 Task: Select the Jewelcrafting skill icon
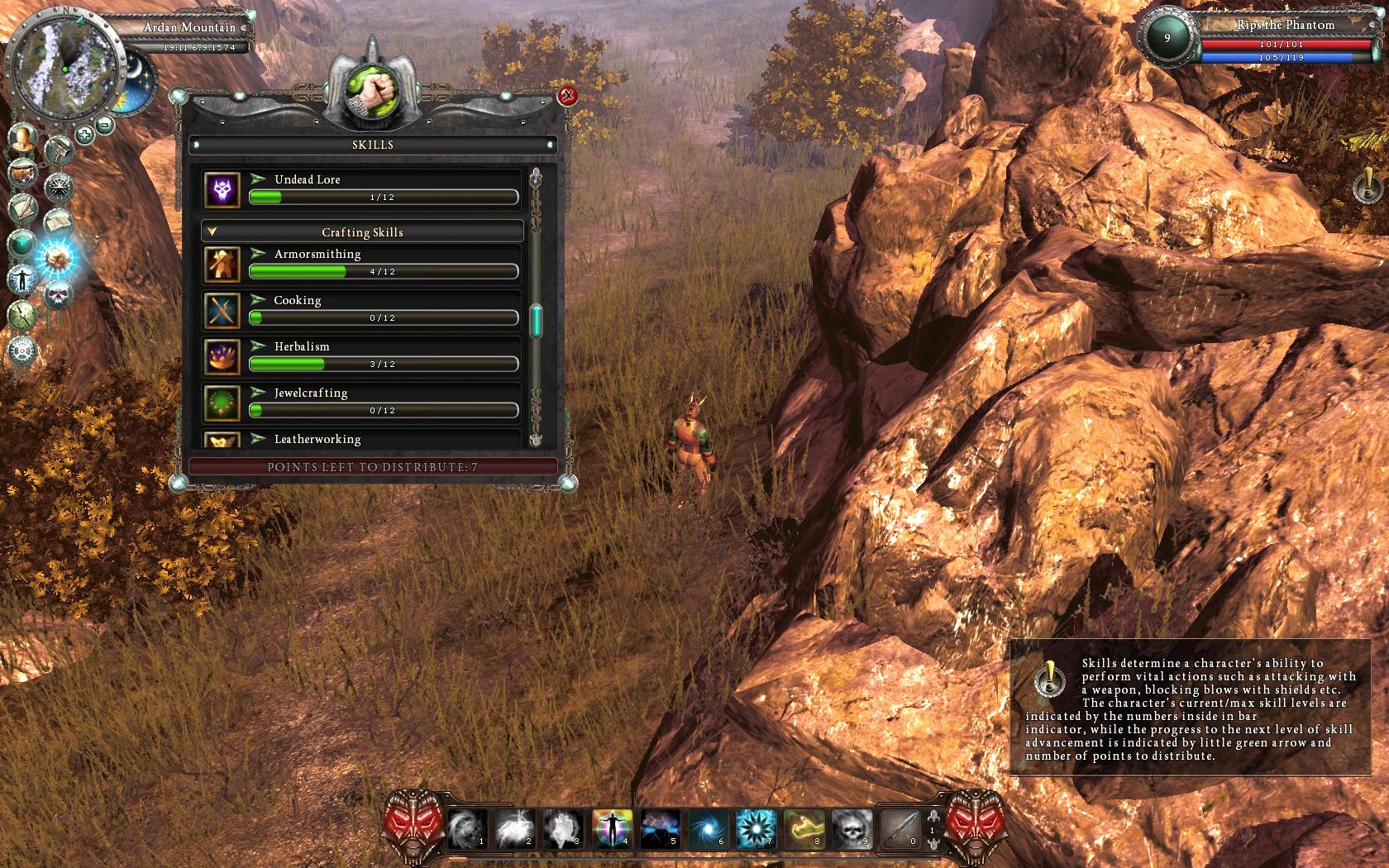pos(222,403)
